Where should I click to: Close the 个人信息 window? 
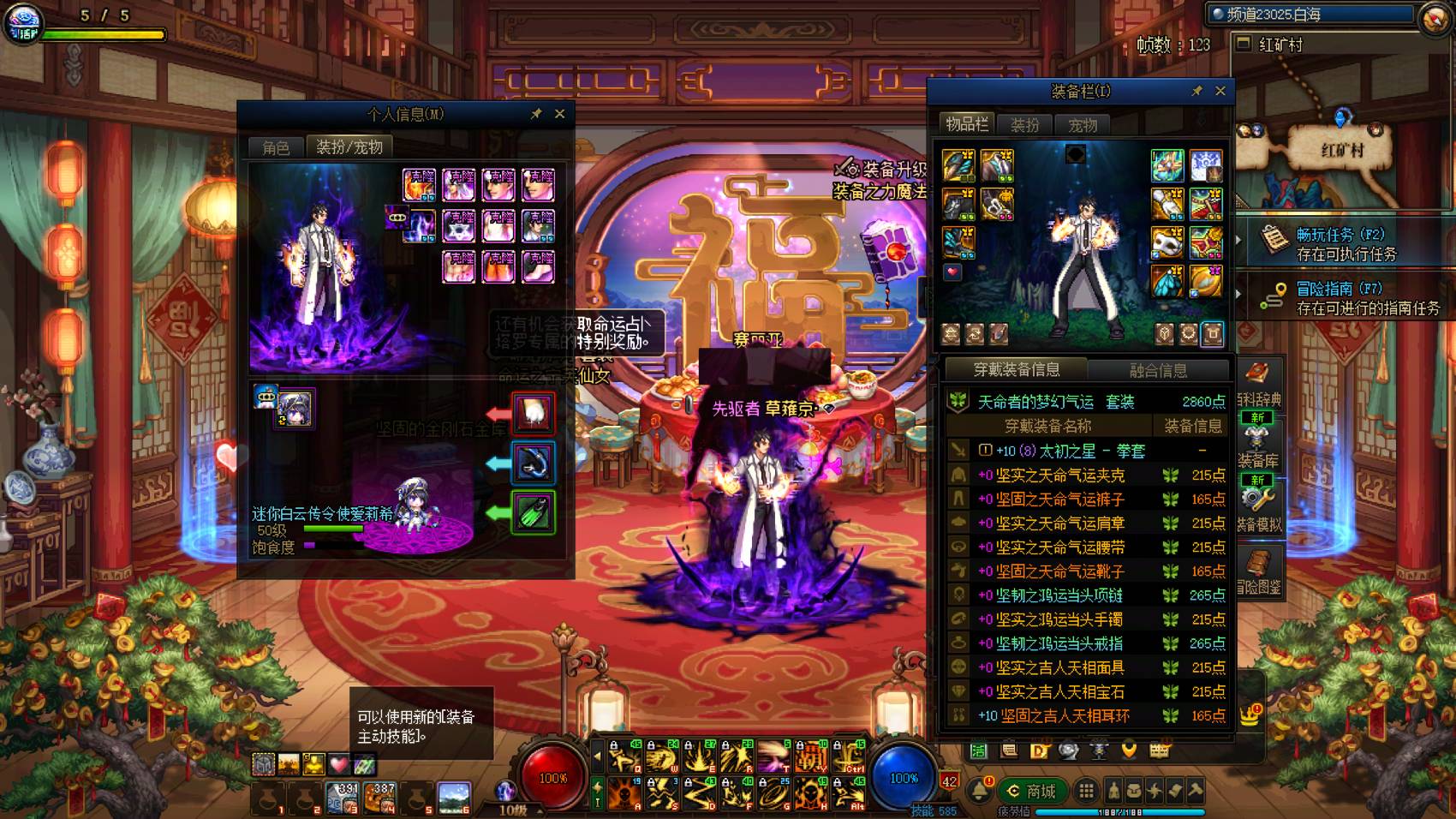(x=559, y=114)
